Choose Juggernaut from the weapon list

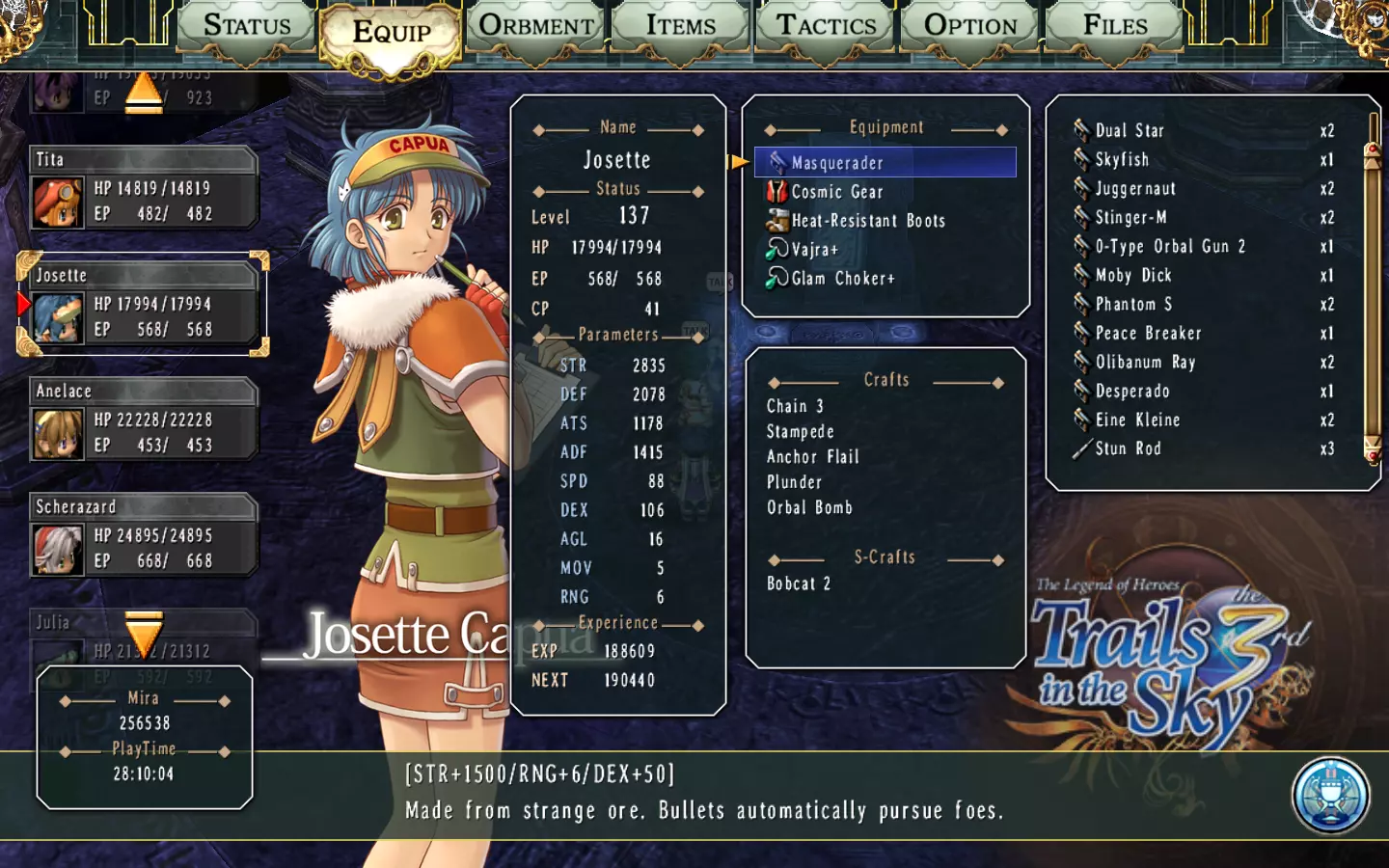pos(1135,188)
